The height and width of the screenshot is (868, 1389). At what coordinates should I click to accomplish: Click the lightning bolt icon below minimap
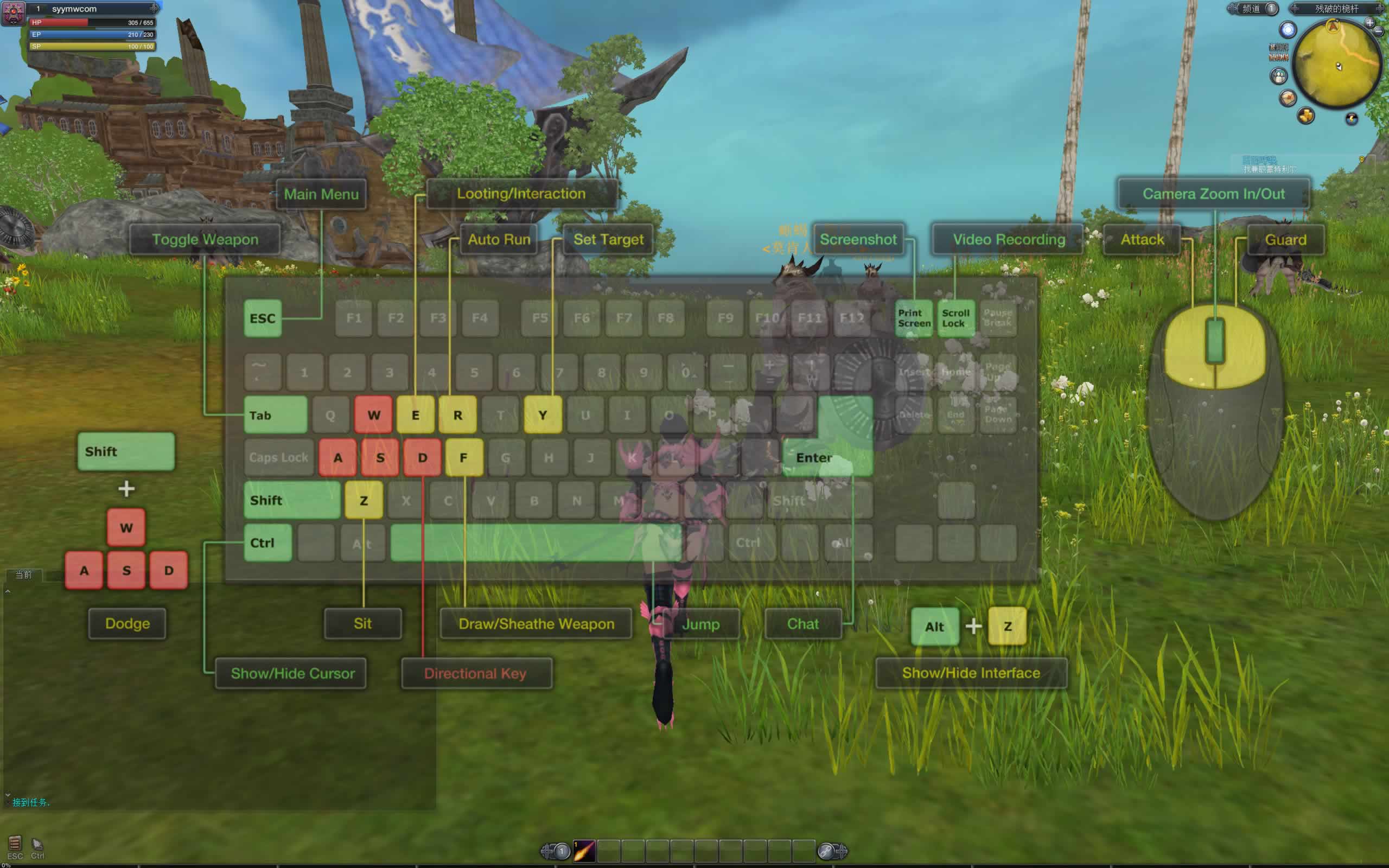pyautogui.click(x=1352, y=119)
